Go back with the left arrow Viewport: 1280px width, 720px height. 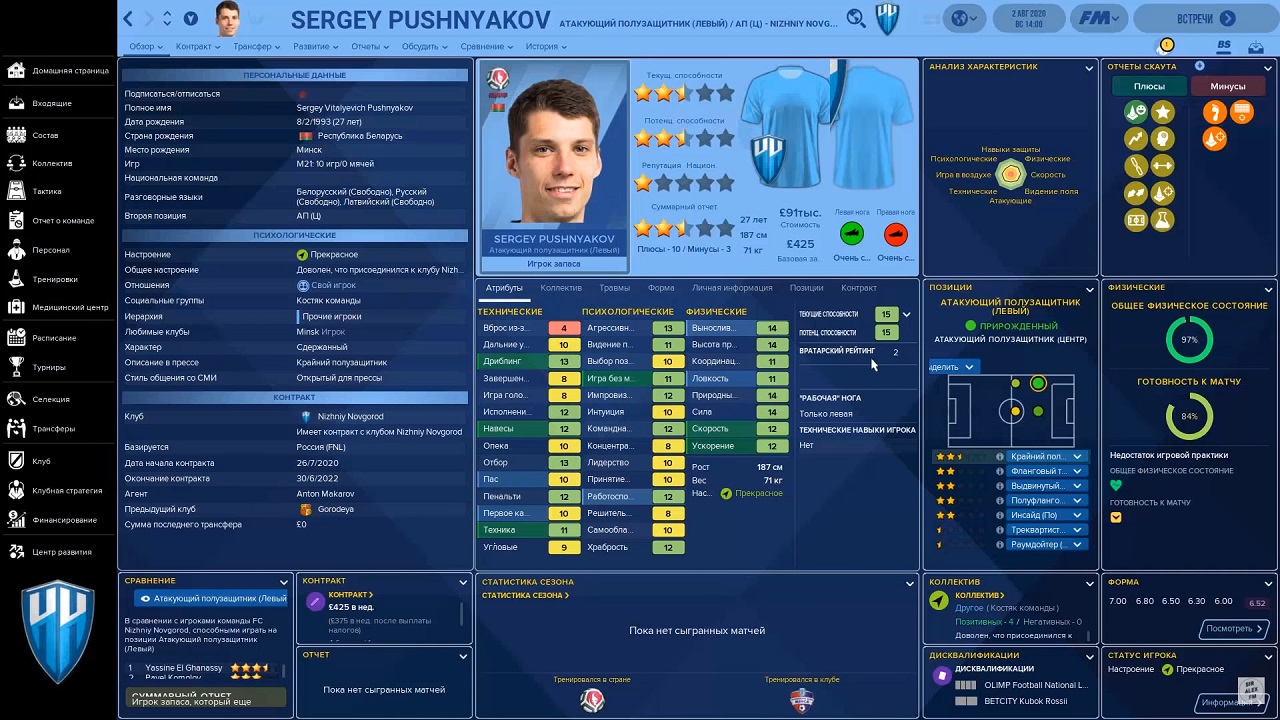click(x=128, y=19)
